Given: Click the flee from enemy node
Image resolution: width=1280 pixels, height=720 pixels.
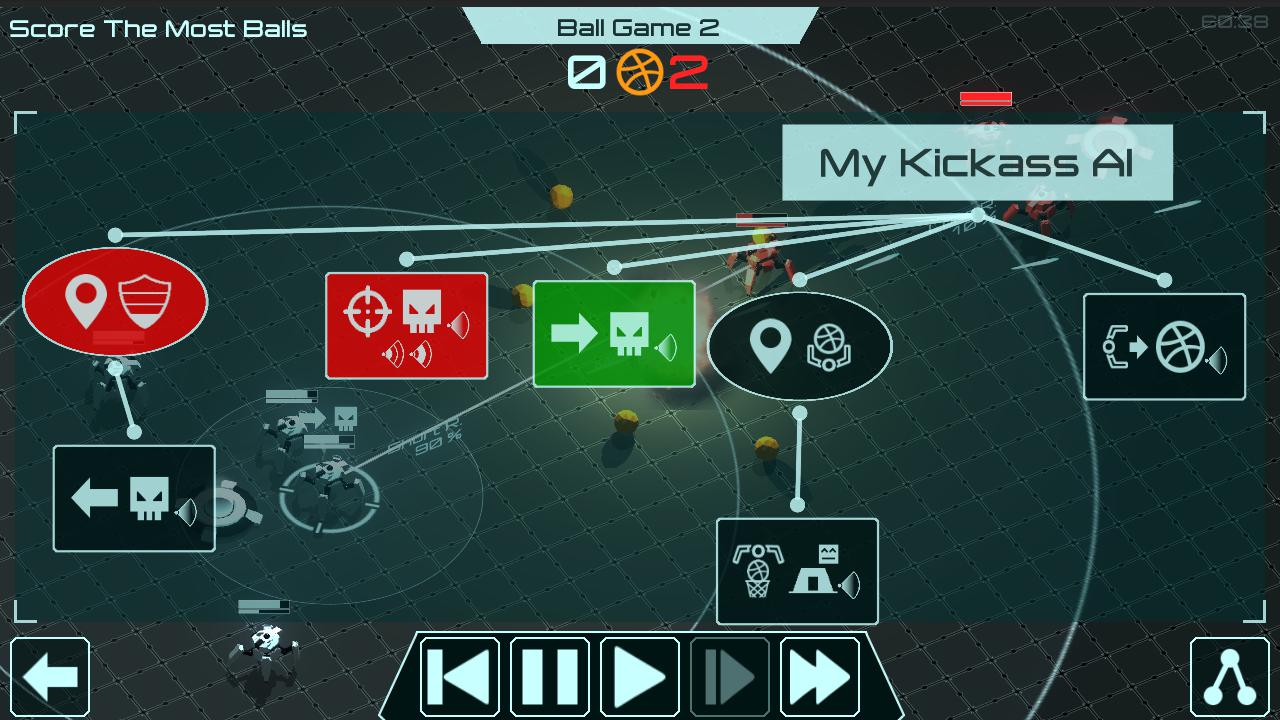Looking at the screenshot, I should coord(133,497).
